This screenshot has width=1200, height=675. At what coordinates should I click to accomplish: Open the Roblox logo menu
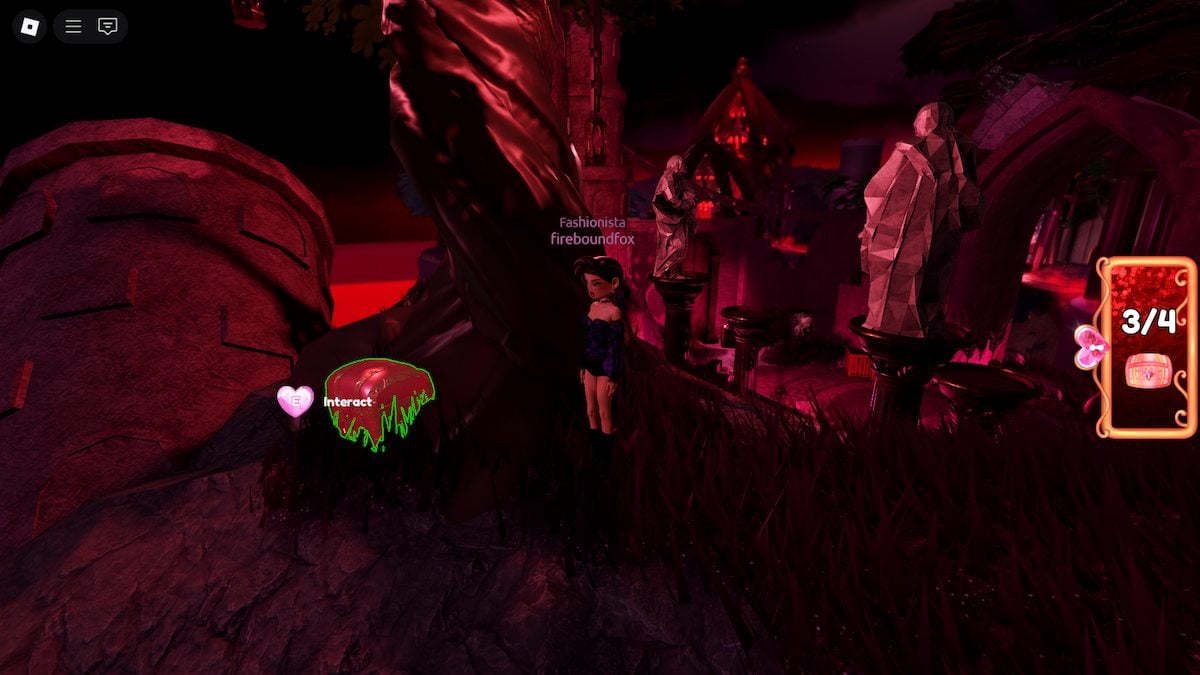click(x=30, y=27)
